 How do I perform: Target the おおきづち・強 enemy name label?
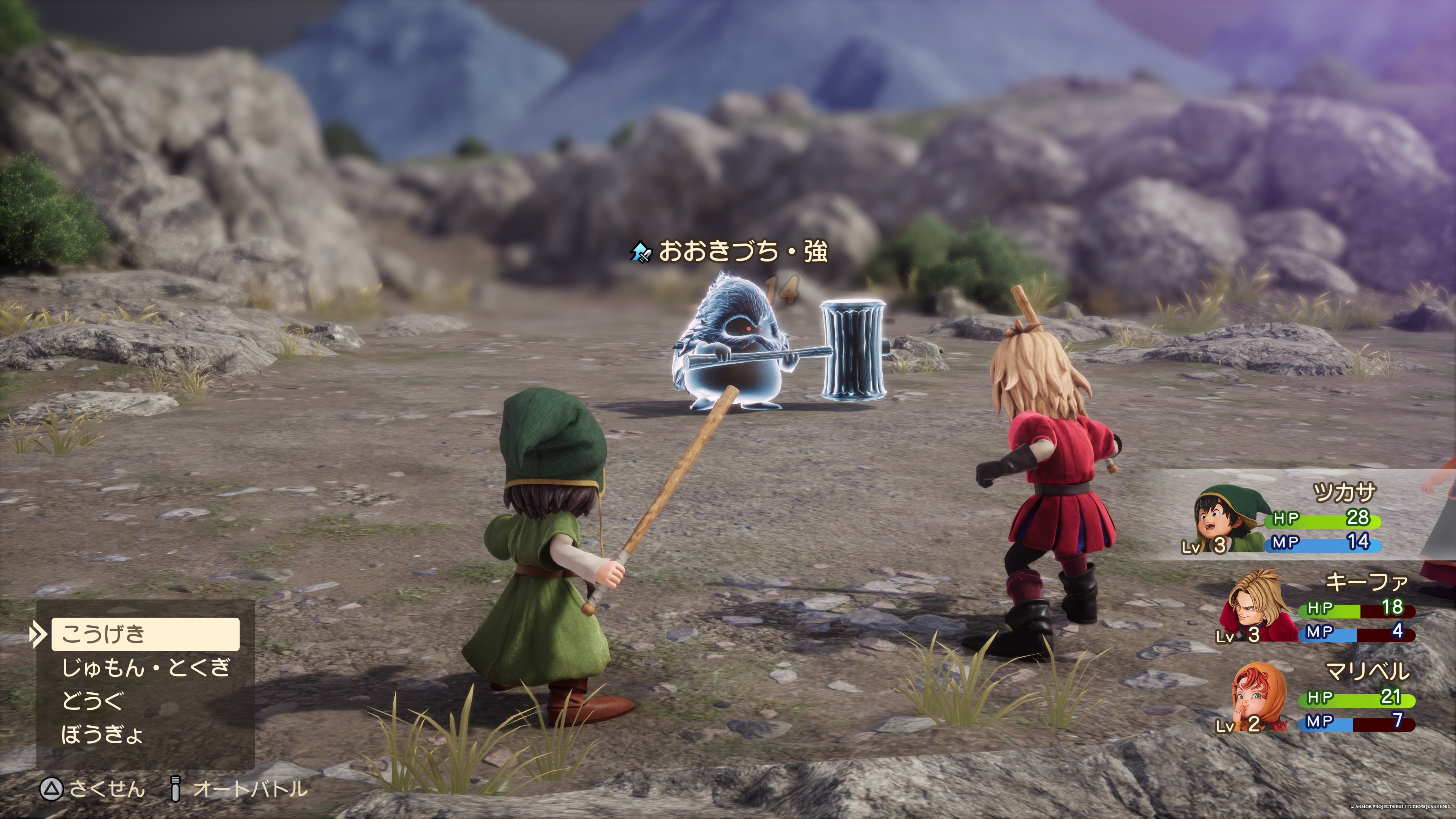pyautogui.click(x=742, y=251)
